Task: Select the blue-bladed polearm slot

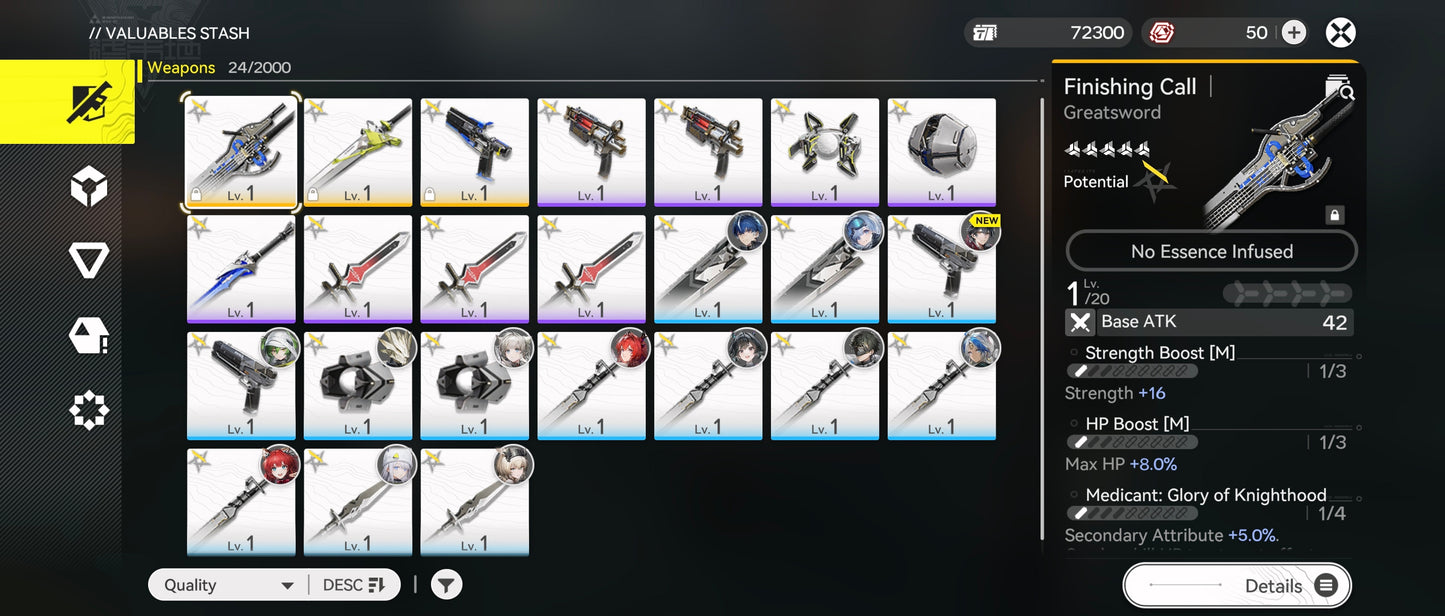Action: tap(241, 269)
